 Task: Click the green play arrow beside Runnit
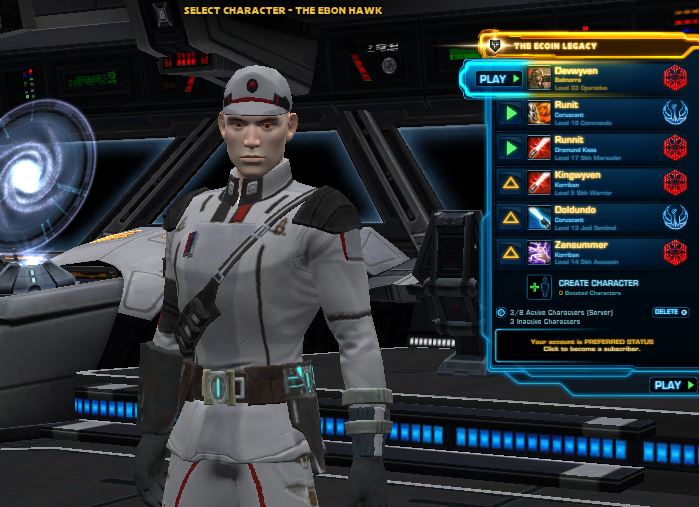510,148
